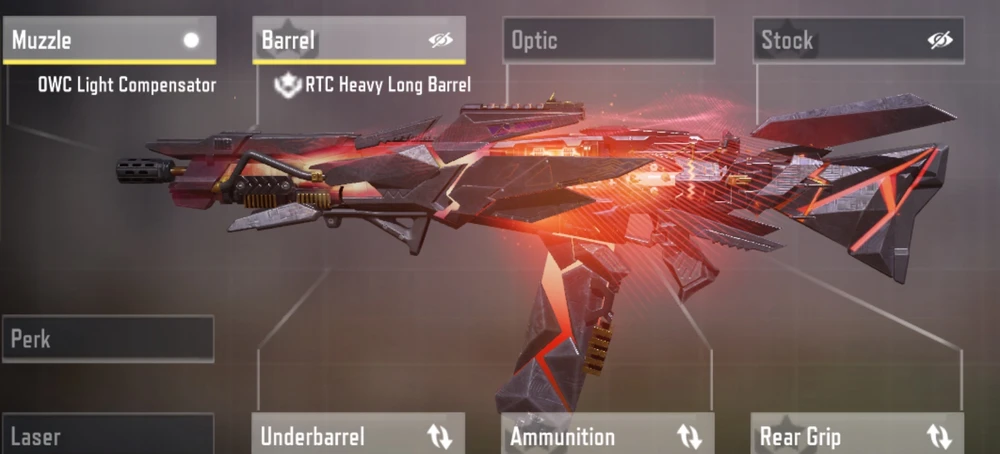Toggle Barrel visibility eye icon
Screen dimensions: 1000x454
[440, 41]
